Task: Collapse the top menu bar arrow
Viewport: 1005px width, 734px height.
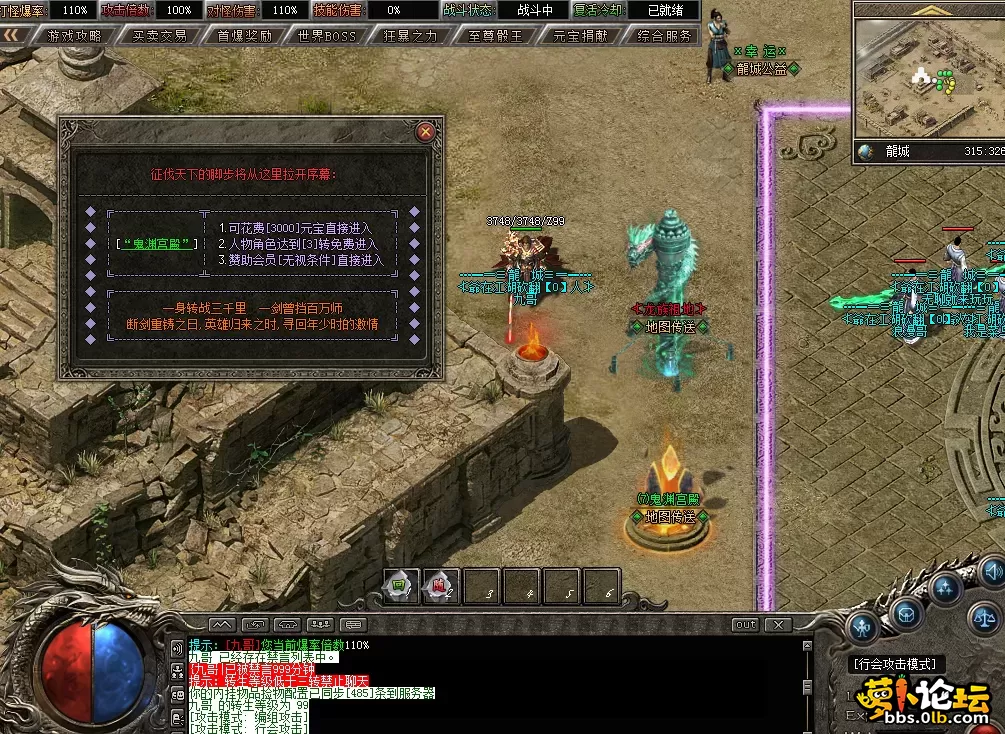Action: tap(13, 35)
